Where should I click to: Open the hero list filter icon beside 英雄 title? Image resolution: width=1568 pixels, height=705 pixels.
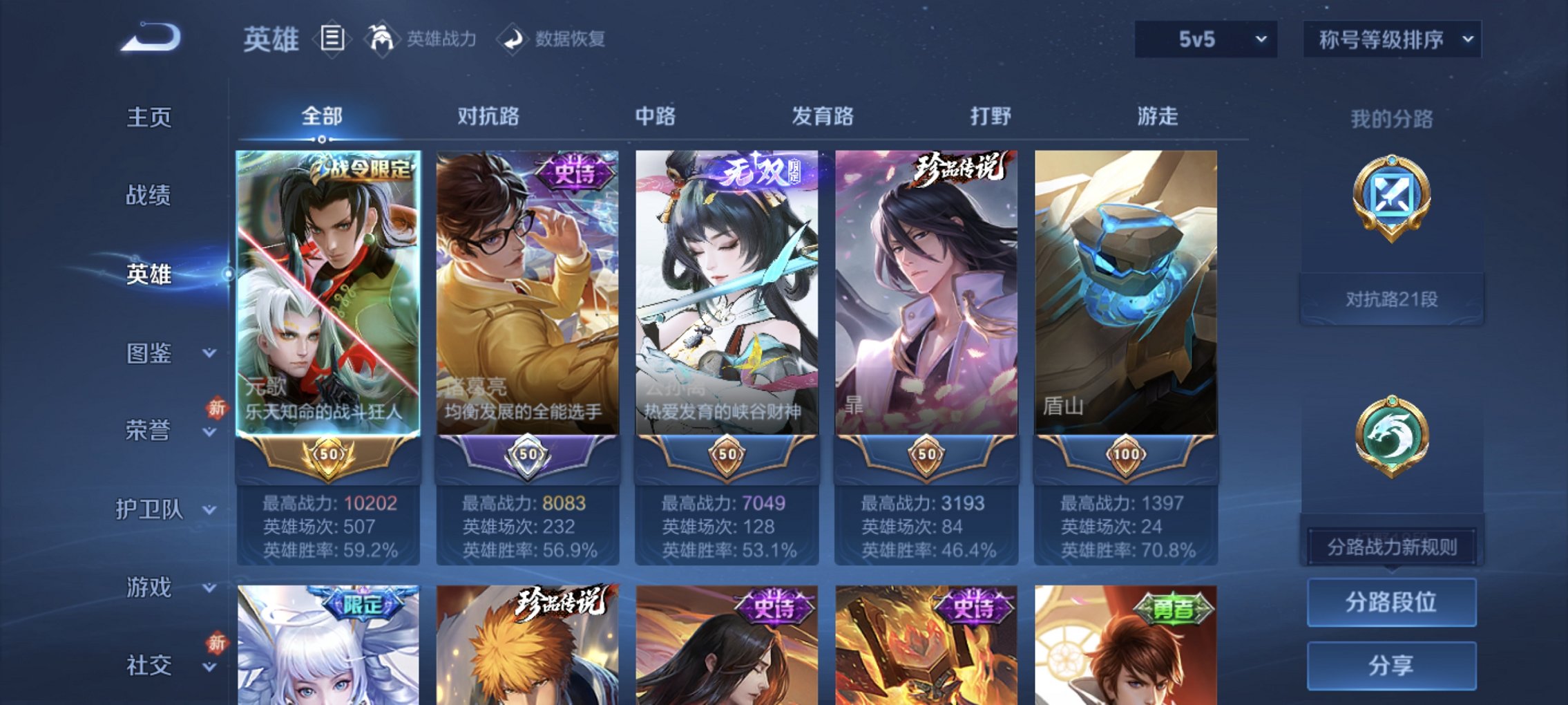tap(332, 39)
